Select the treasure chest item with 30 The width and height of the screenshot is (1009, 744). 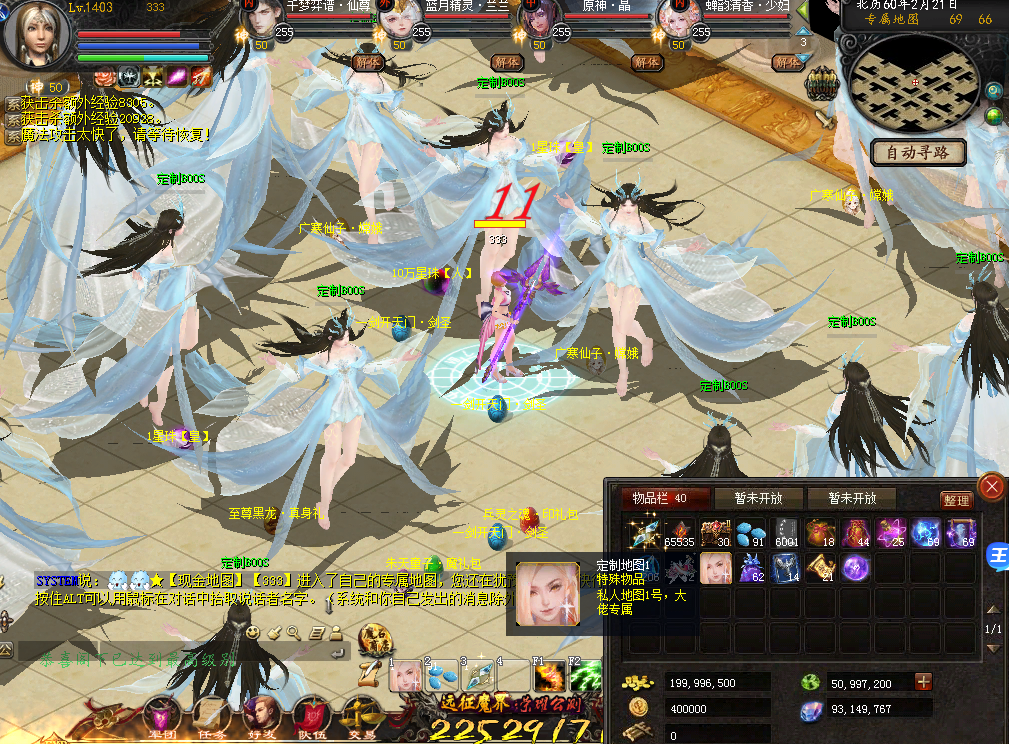(715, 532)
